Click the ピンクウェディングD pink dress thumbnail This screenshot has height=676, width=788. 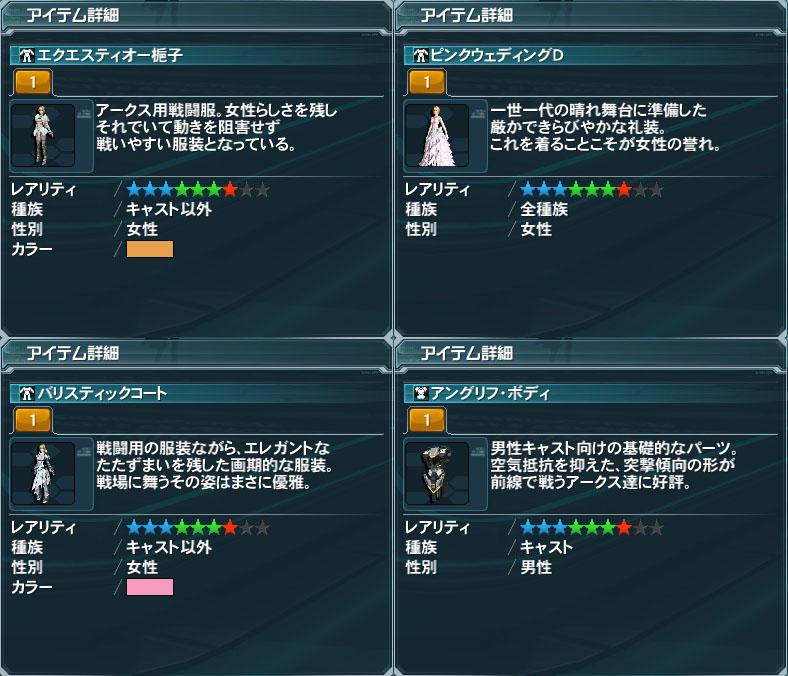tap(436, 135)
